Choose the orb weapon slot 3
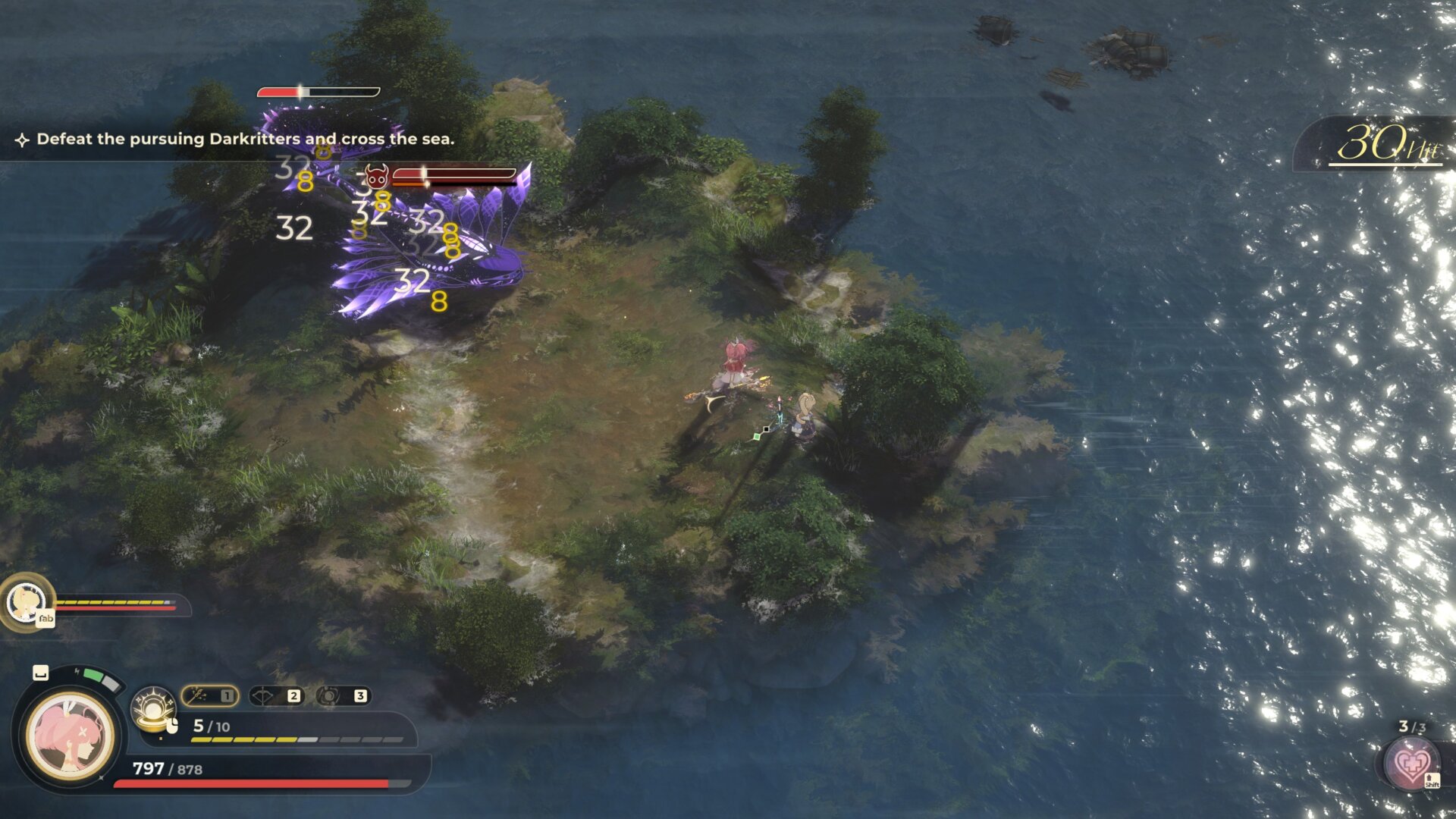 tap(343, 695)
